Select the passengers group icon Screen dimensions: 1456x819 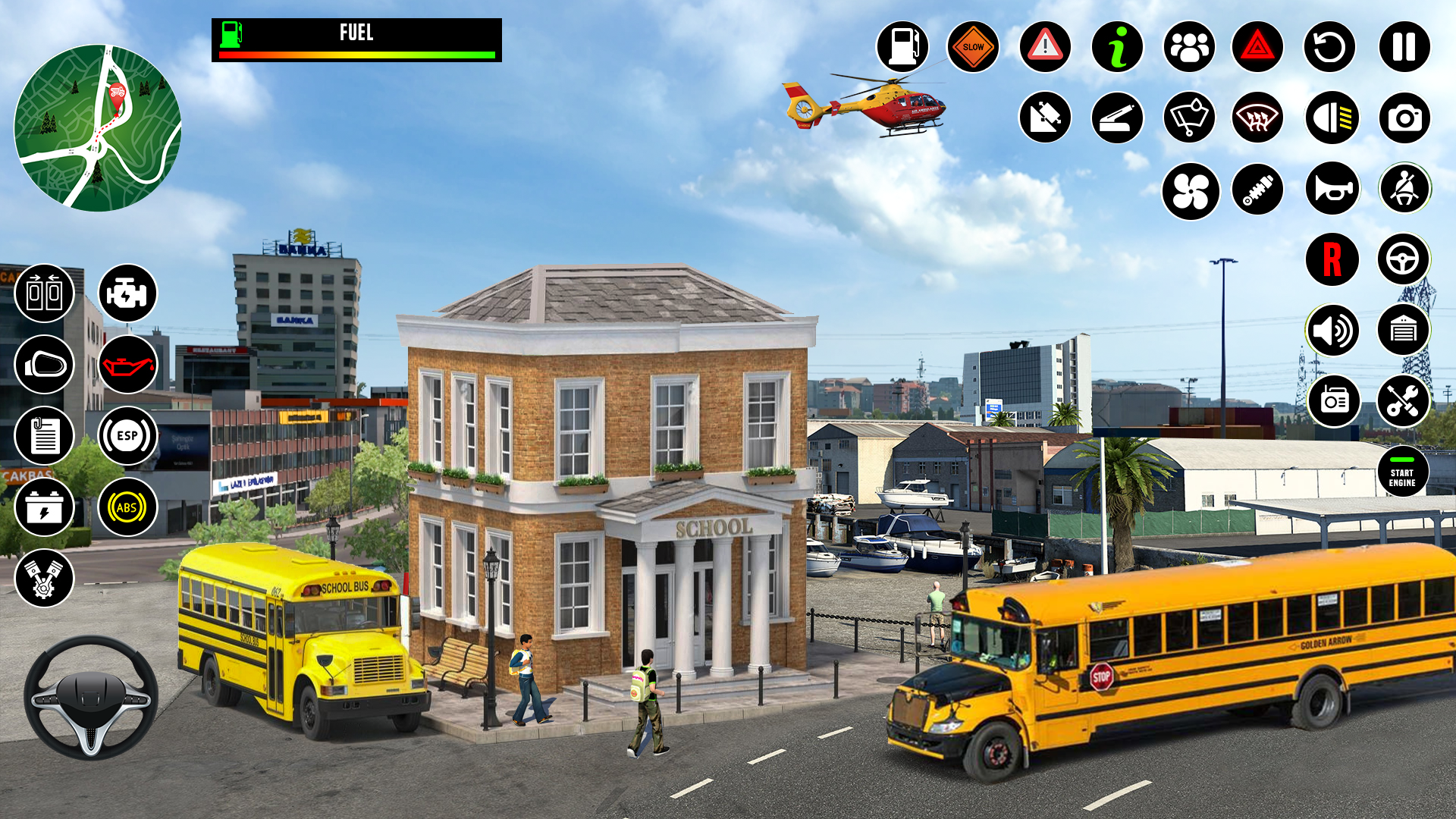click(x=1189, y=47)
